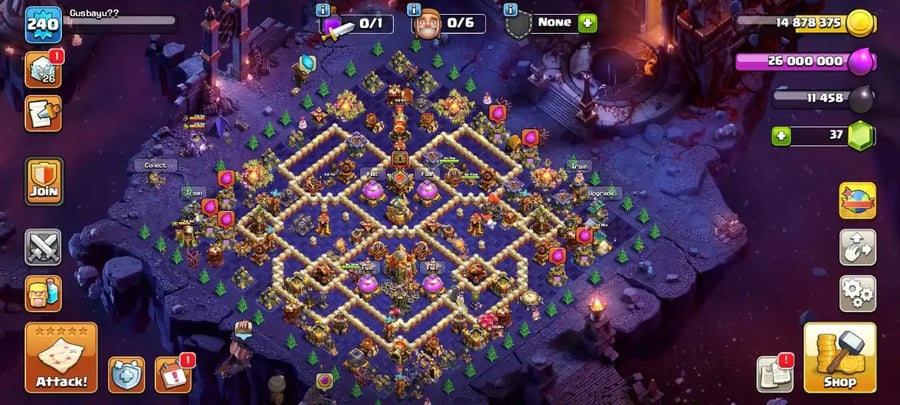Open the inbox icon showing 26

[43, 70]
